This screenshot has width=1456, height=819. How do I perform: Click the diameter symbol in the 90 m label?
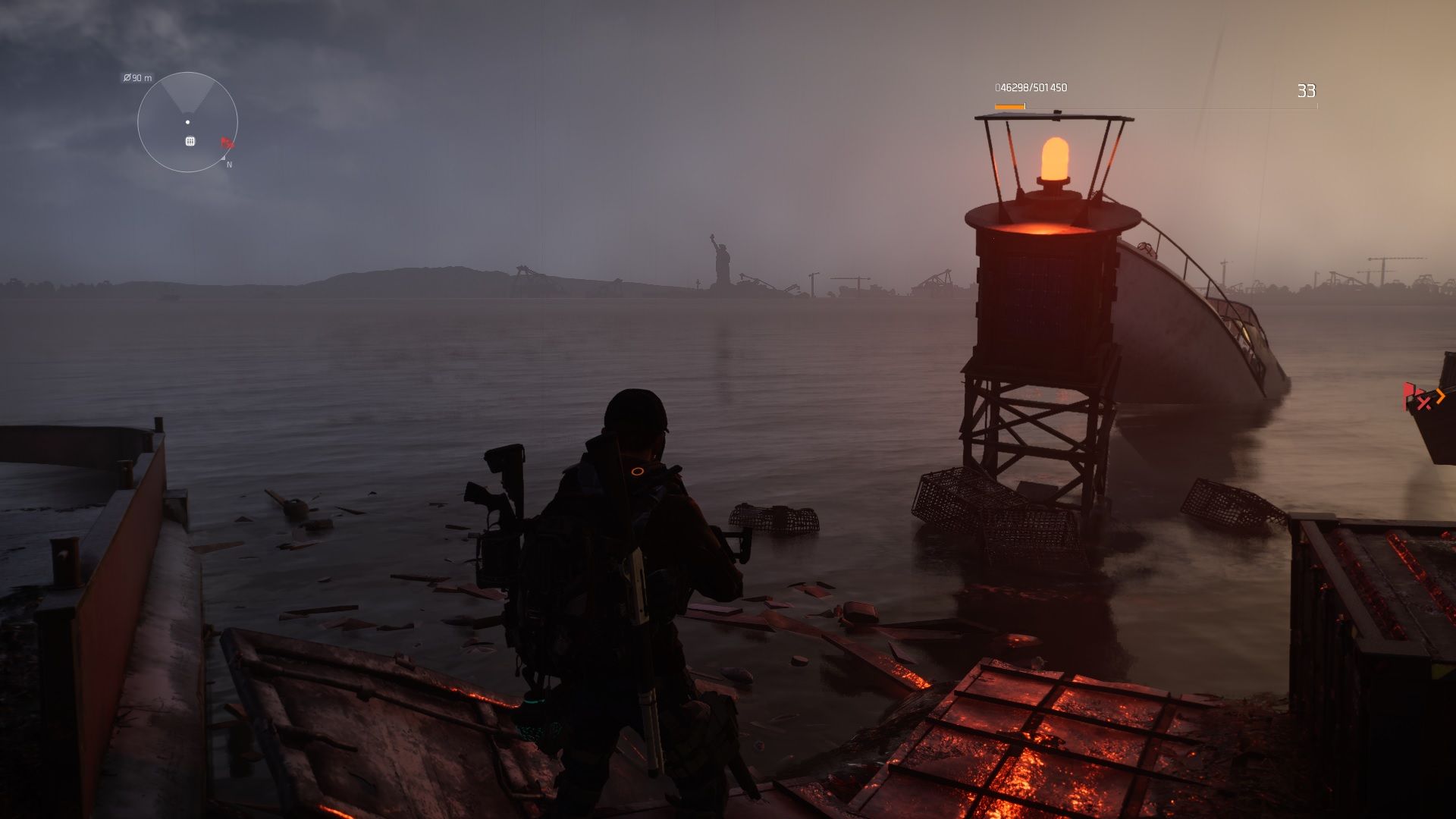(x=126, y=76)
